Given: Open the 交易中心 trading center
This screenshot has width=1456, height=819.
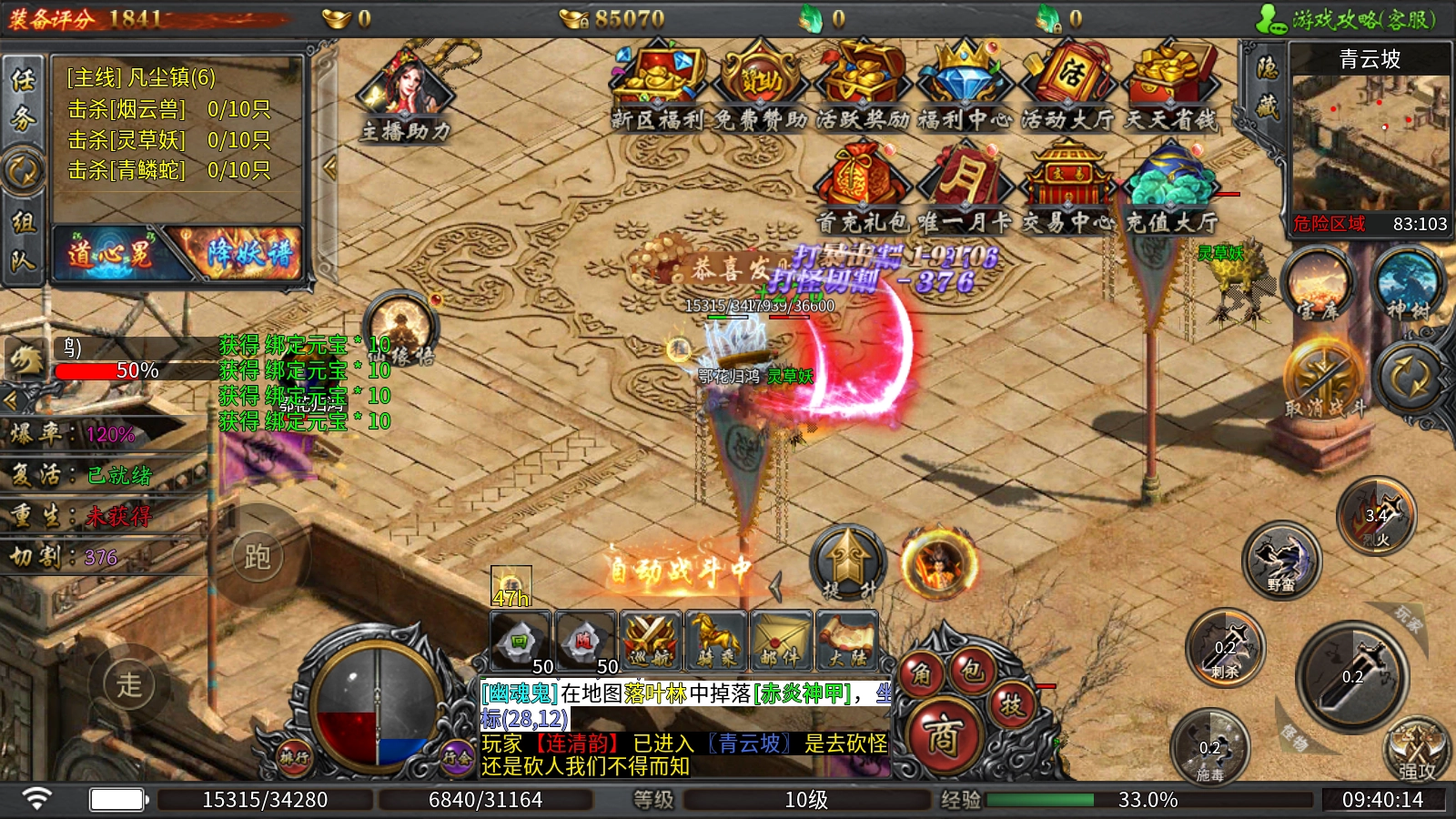Looking at the screenshot, I should tap(1067, 187).
